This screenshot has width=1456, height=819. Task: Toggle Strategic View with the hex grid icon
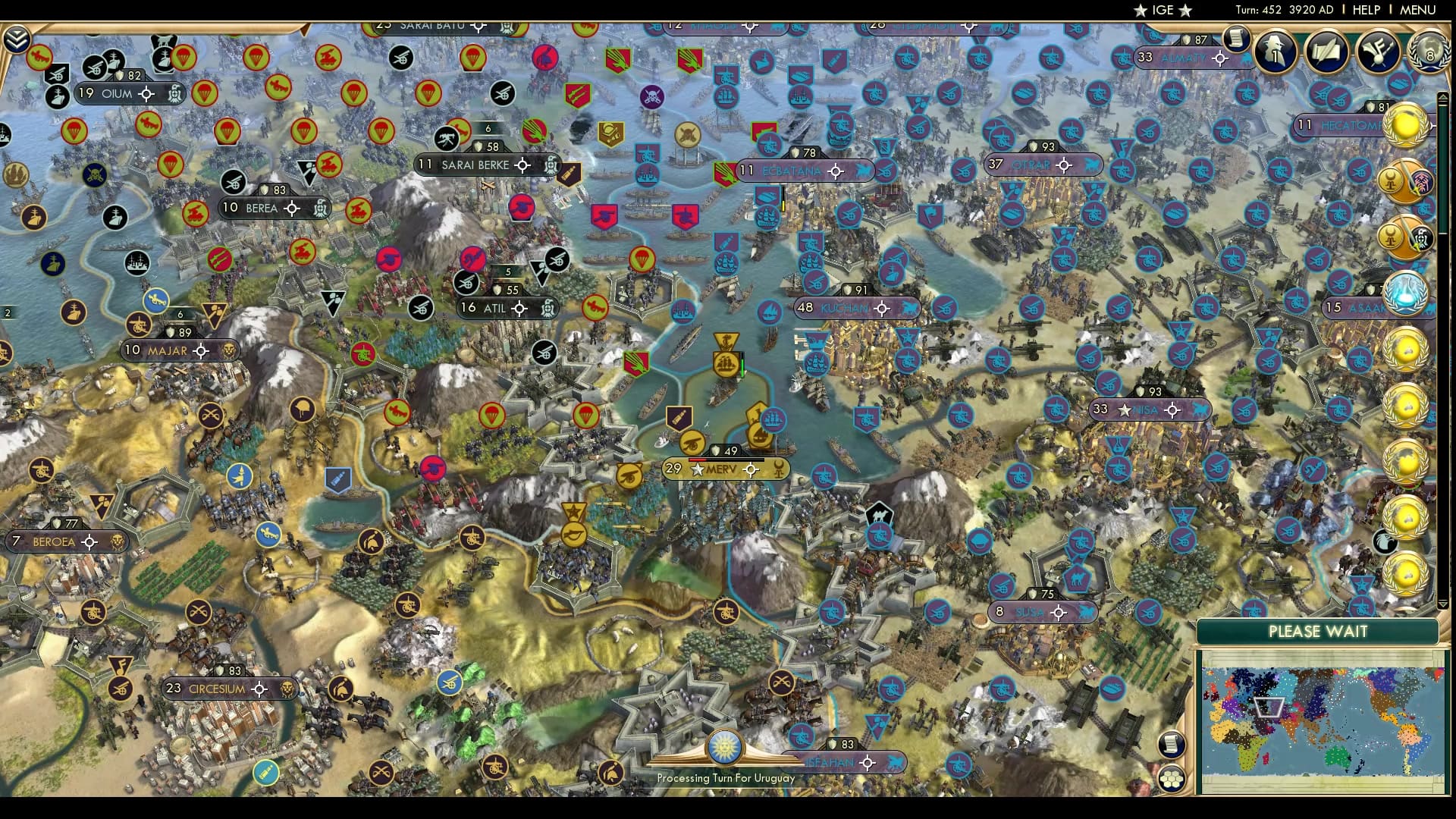coord(1171,780)
